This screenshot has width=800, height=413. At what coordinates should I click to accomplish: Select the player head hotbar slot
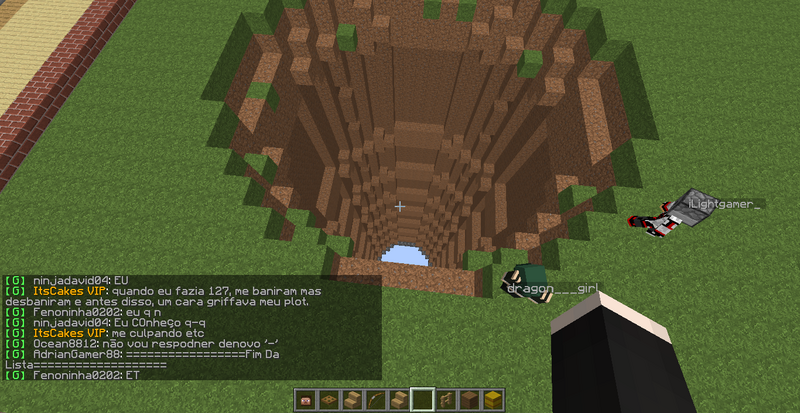tap(306, 400)
